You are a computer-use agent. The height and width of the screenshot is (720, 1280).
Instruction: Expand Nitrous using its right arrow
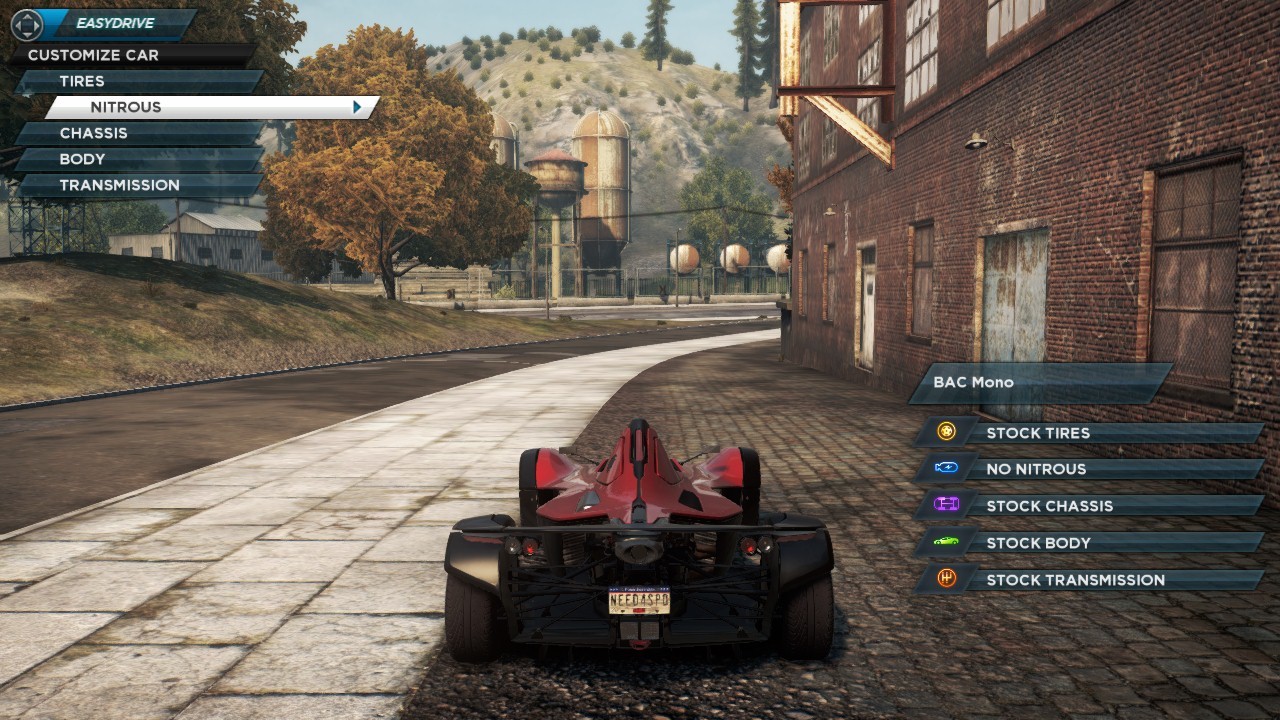pos(357,107)
